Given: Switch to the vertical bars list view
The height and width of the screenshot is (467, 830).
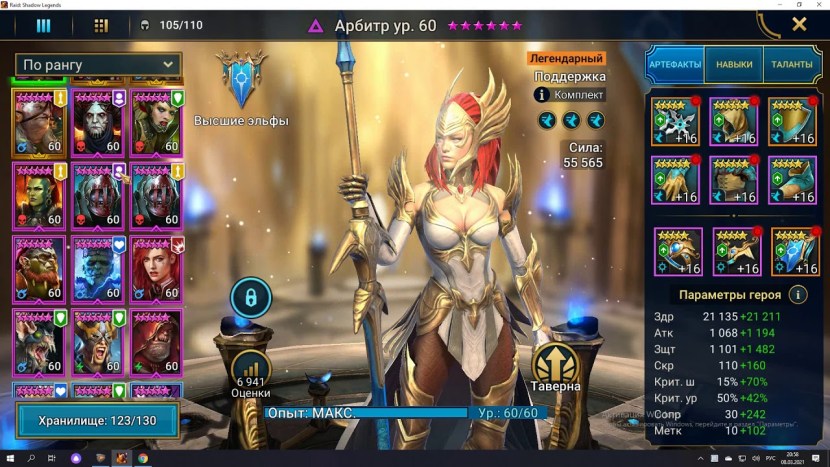Looking at the screenshot, I should point(43,25).
